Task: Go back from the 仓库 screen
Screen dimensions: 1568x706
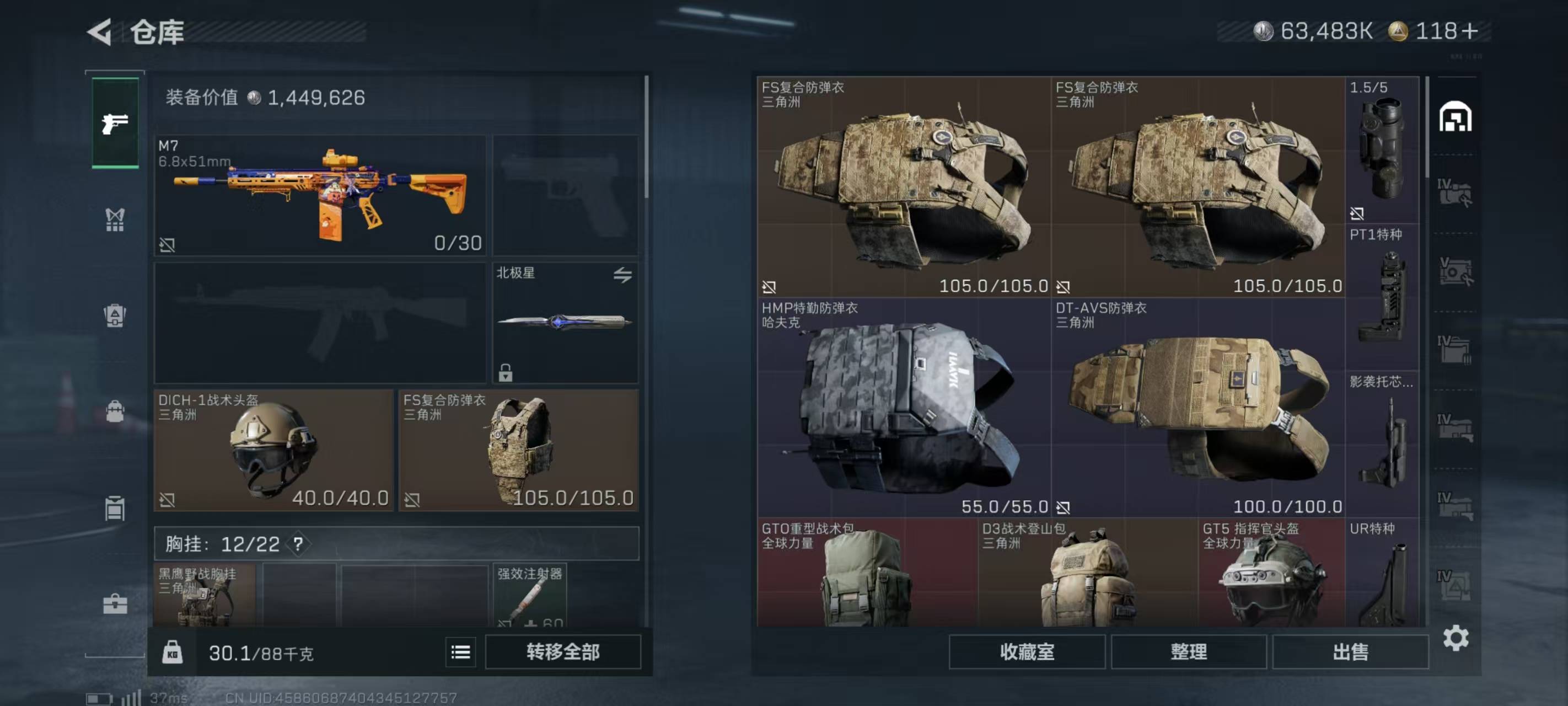Action: coord(100,31)
